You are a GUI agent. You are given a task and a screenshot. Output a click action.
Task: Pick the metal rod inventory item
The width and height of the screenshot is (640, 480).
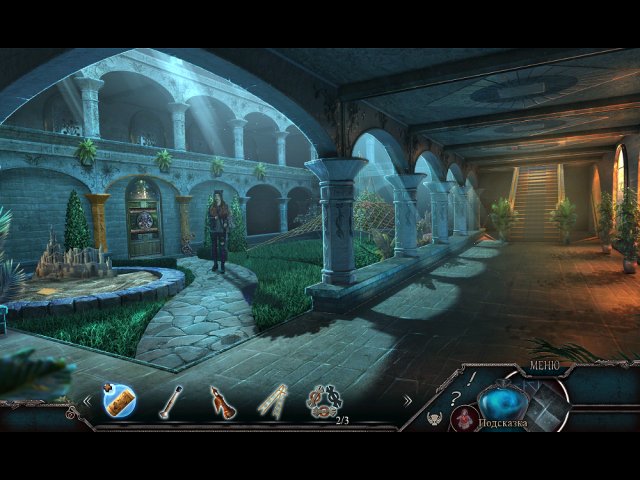172,401
